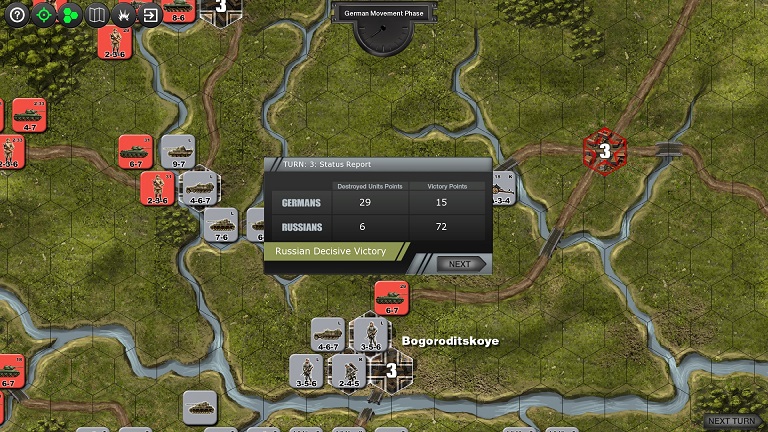Toggle the green hexagons overlay icon
The height and width of the screenshot is (432, 768).
click(70, 15)
